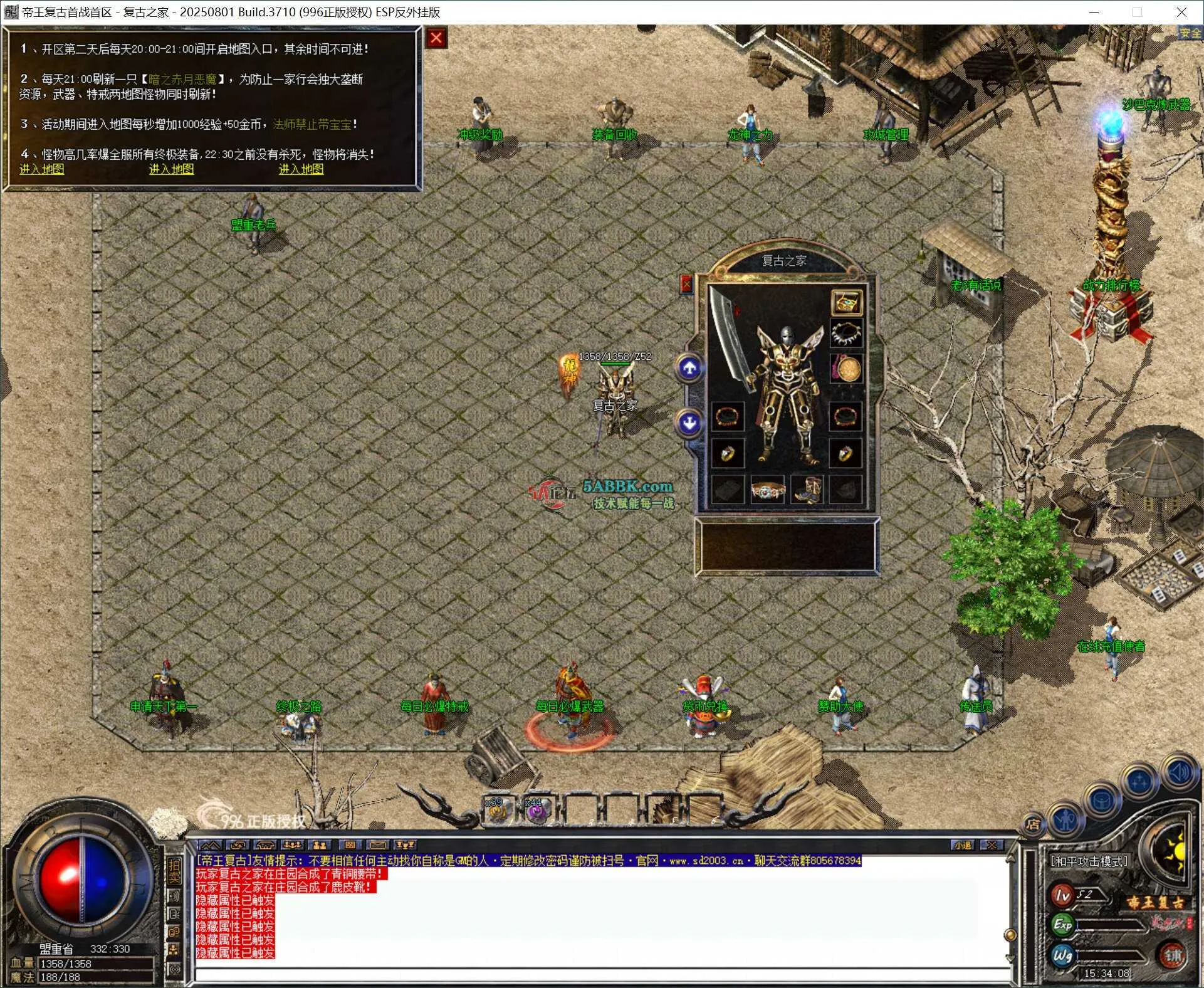Close the 复古之家 equipment panel

point(686,285)
